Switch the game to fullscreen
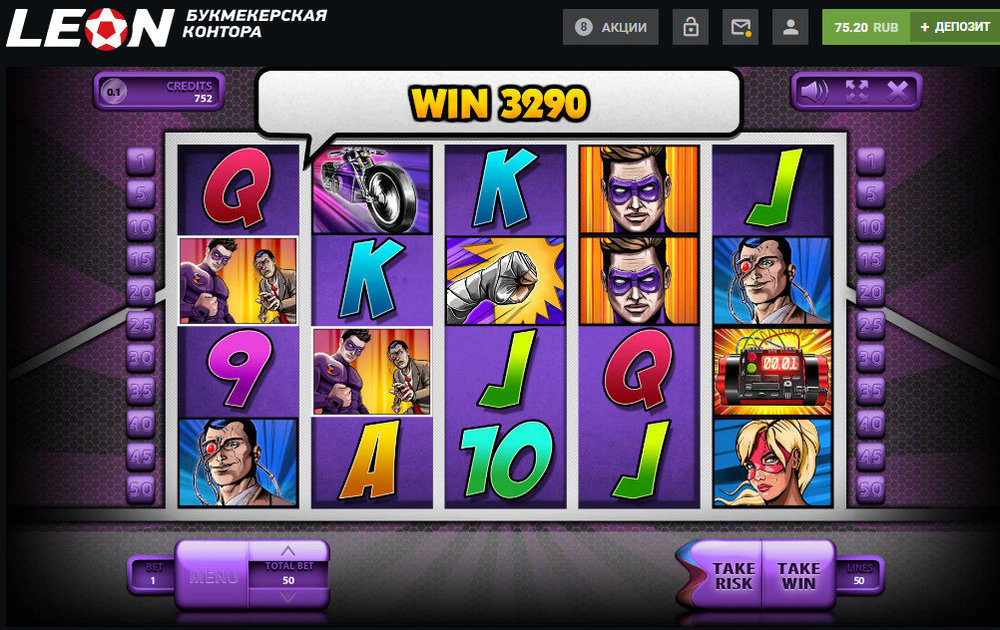Screen dimensions: 1000x630 [856, 92]
